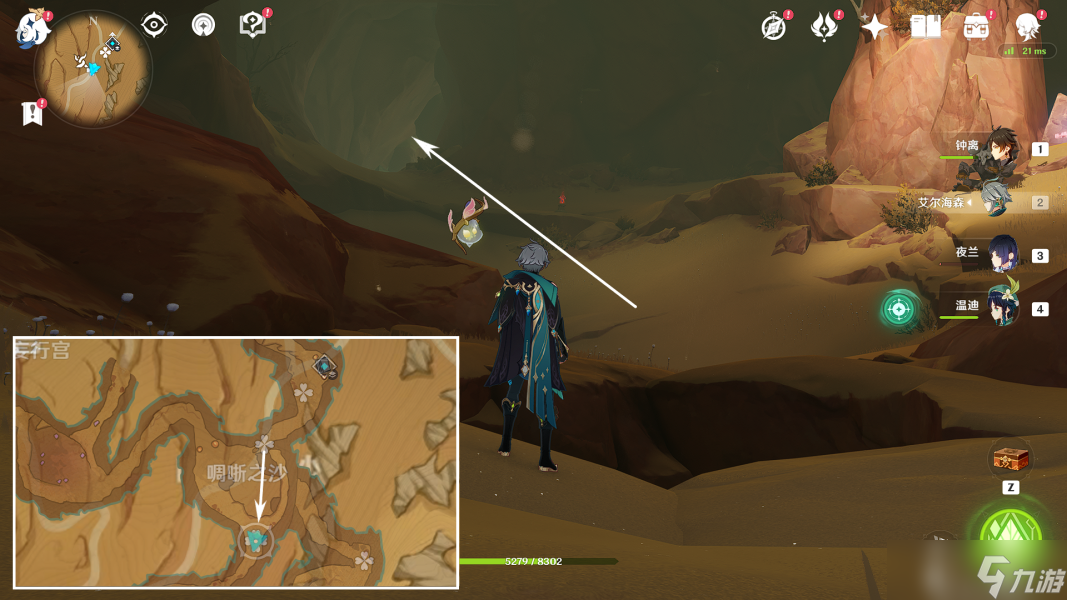Open the quest navigation bookmark icon
Viewport: 1067px width, 600px height.
pyautogui.click(x=33, y=113)
